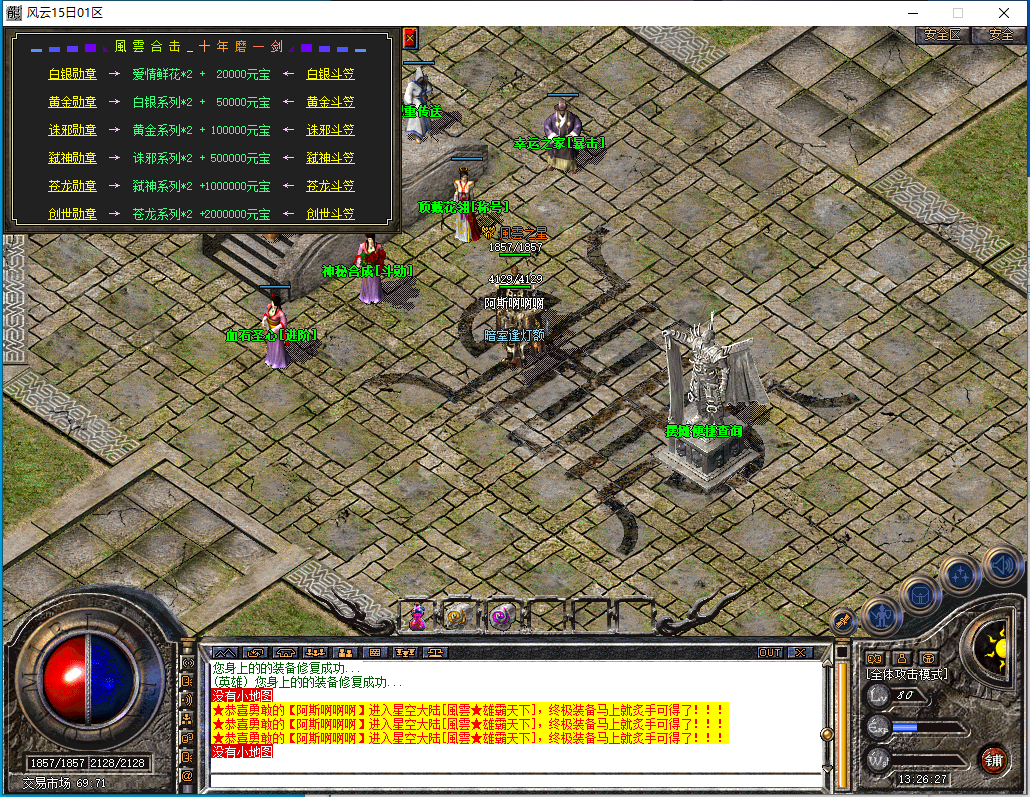Select the 苍龙斗笠 link
The width and height of the screenshot is (1030, 797).
coord(330,186)
